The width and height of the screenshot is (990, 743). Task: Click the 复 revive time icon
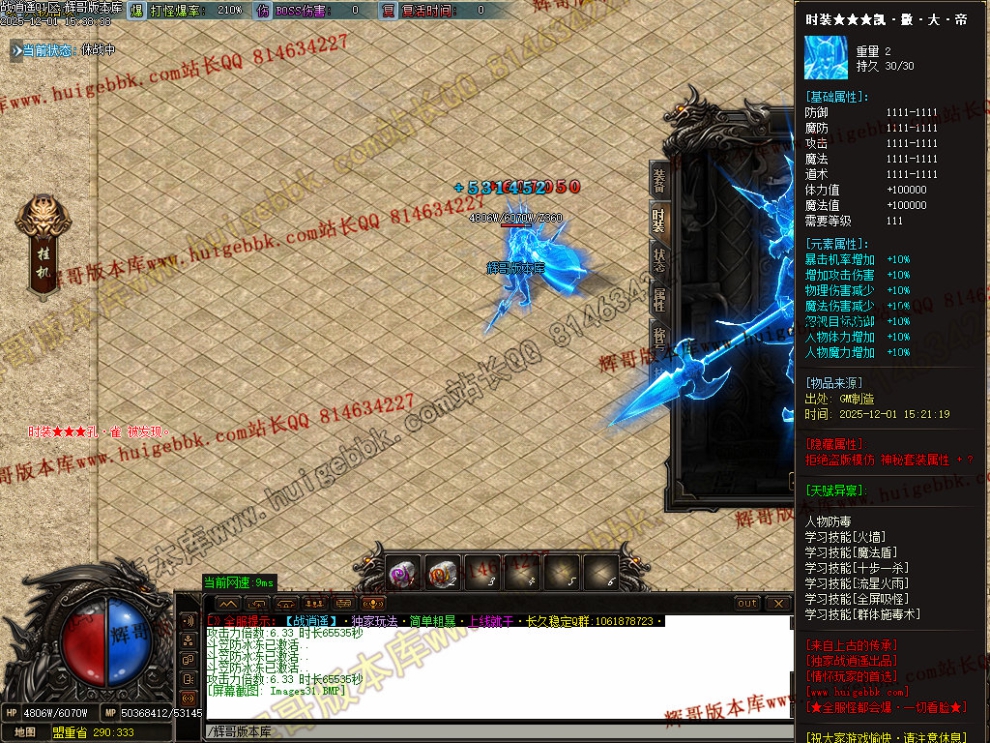click(x=388, y=10)
